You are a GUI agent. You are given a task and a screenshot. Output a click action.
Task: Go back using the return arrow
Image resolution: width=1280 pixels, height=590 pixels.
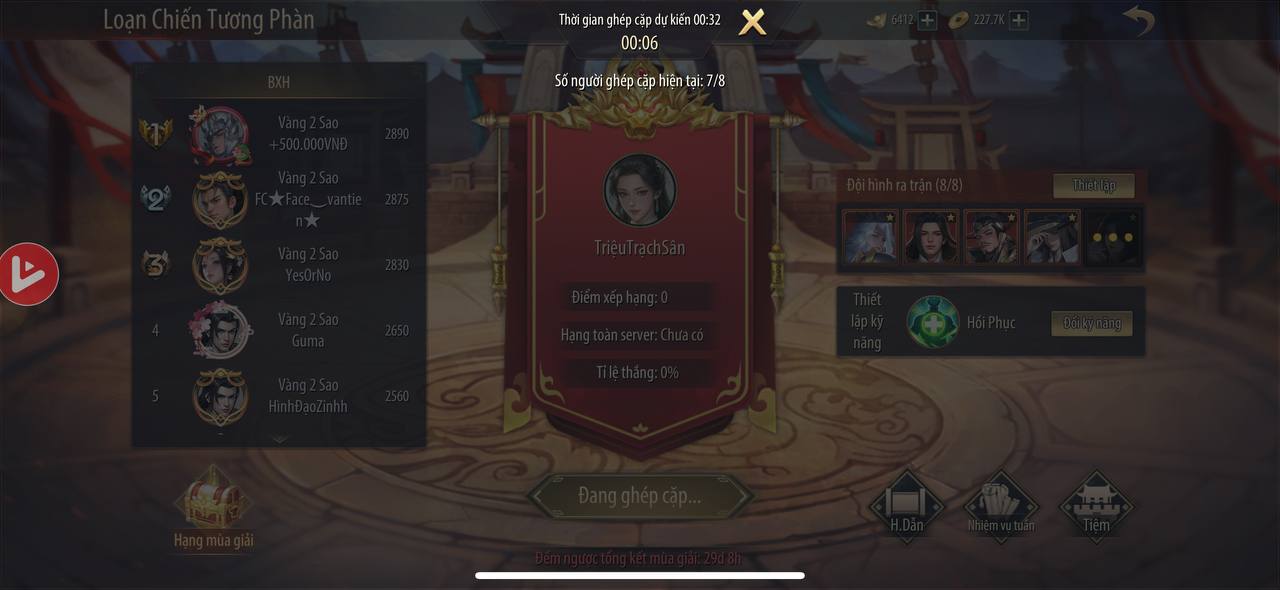[1138, 20]
